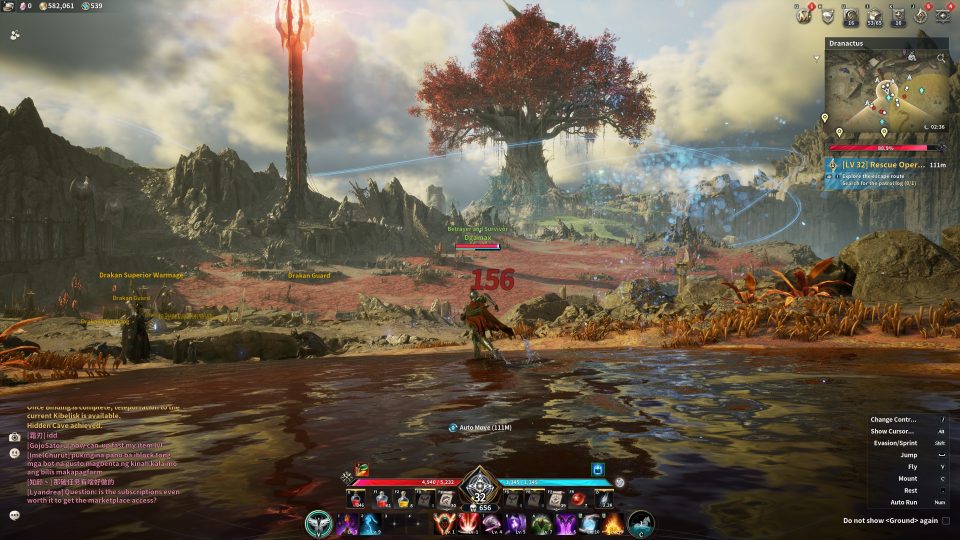Open the camera screenshot icon by the chat

pos(14,437)
